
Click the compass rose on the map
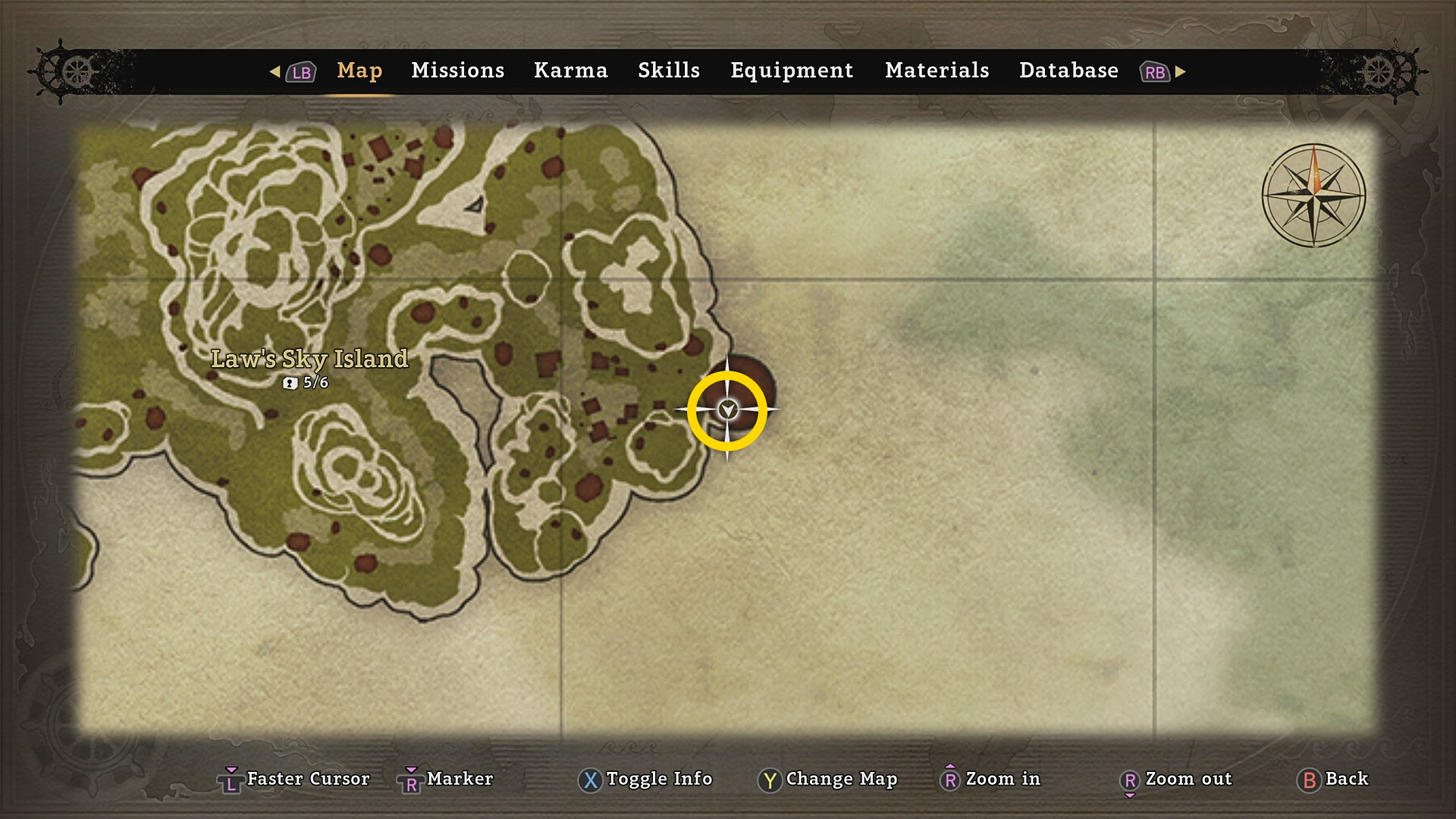pos(1313,196)
